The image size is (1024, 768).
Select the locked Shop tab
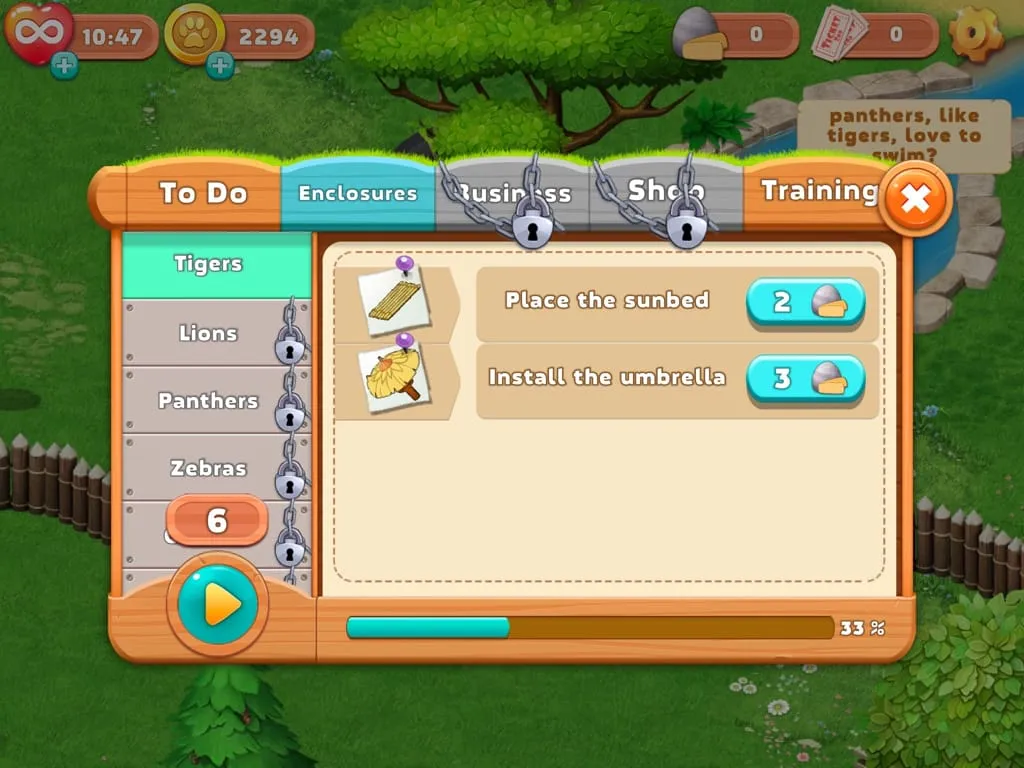666,192
